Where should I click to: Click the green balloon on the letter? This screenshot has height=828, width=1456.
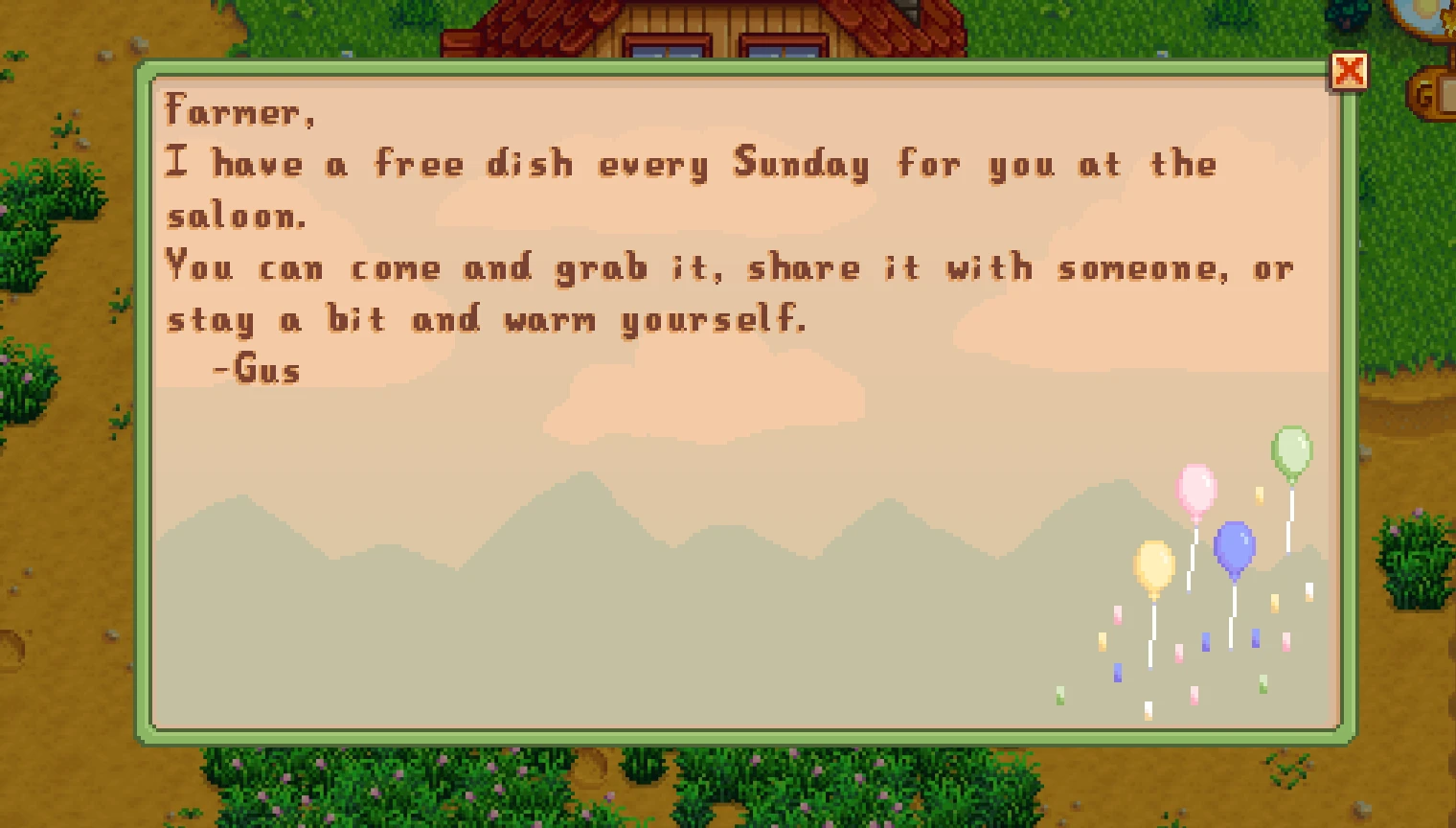coord(1290,448)
